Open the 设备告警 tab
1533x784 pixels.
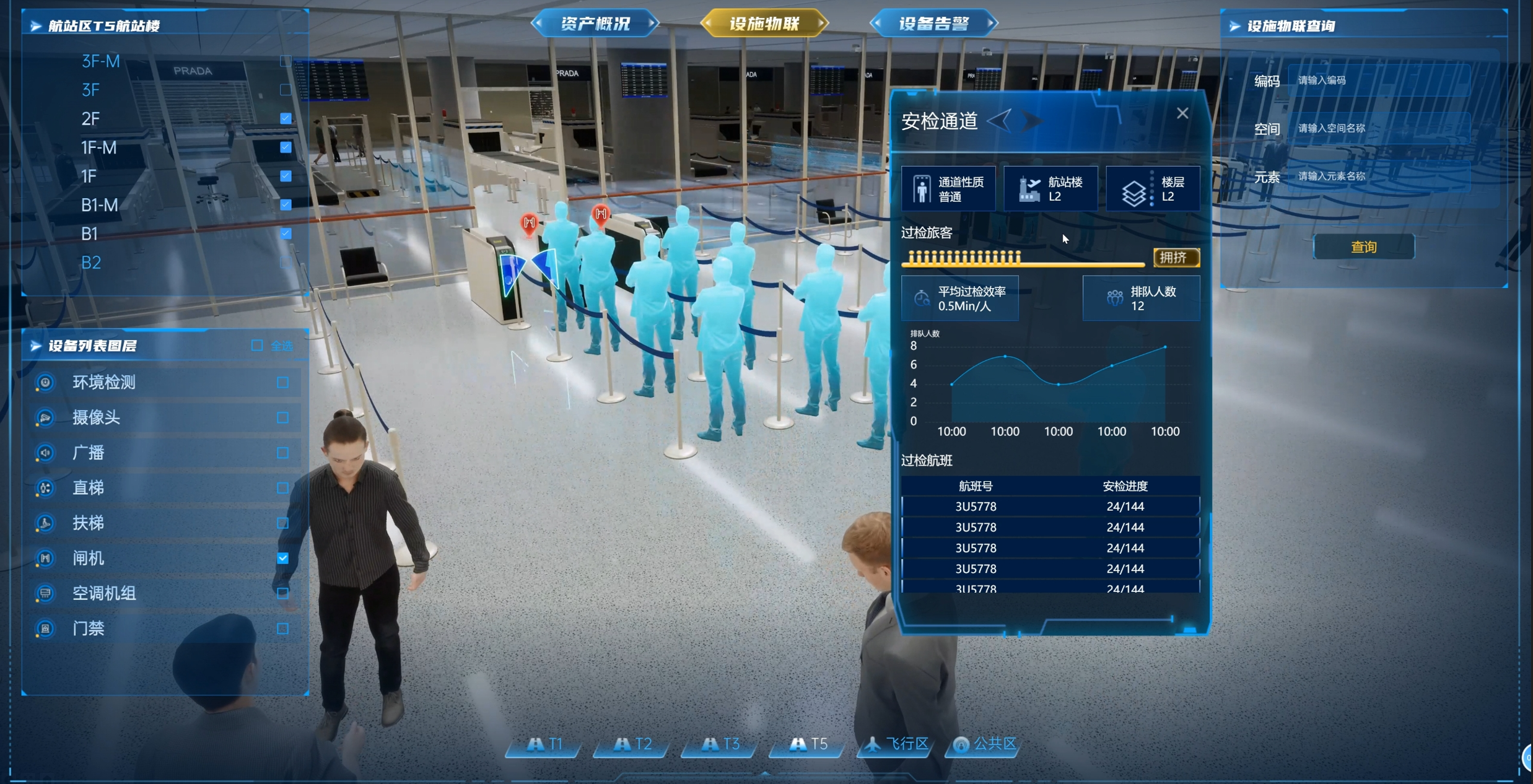click(933, 24)
